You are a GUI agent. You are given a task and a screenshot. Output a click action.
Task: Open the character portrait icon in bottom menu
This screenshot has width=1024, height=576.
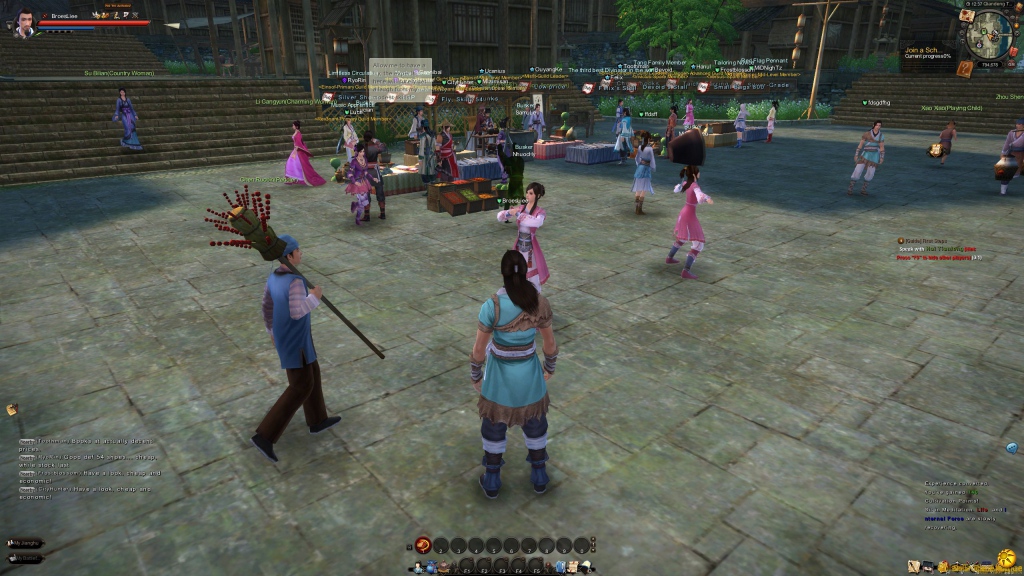416,568
